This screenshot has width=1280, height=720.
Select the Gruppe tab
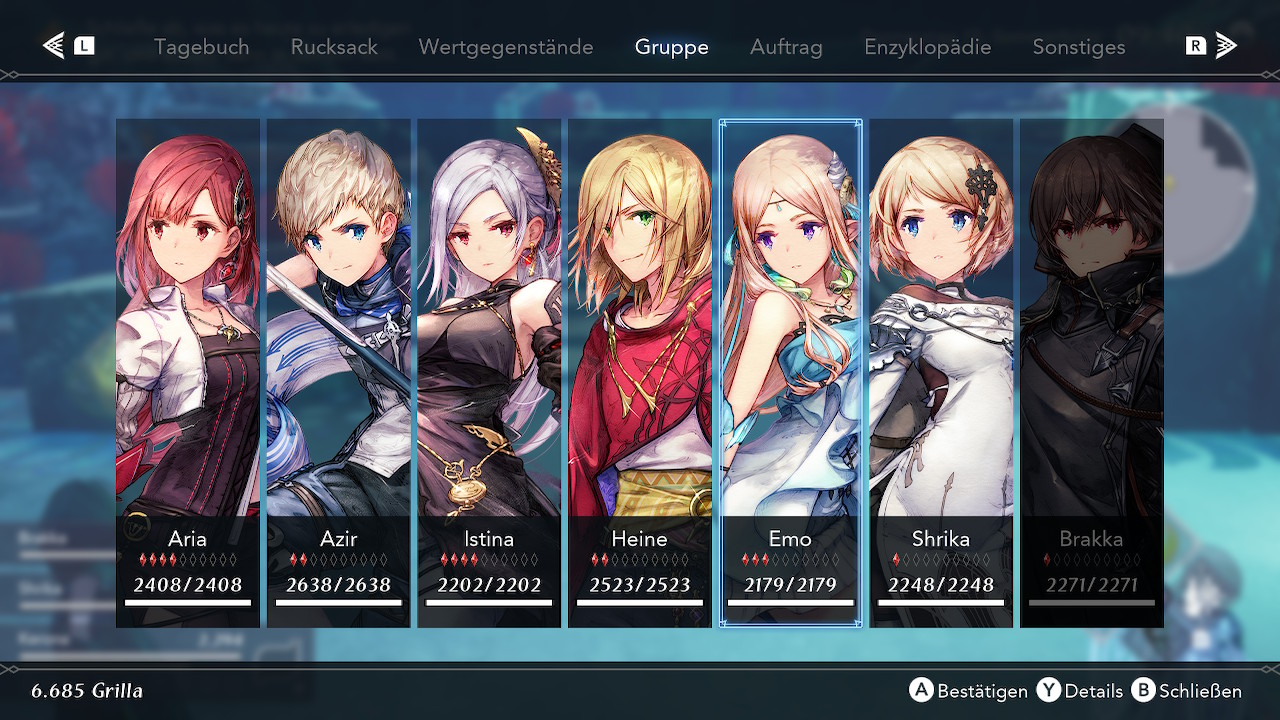[671, 47]
